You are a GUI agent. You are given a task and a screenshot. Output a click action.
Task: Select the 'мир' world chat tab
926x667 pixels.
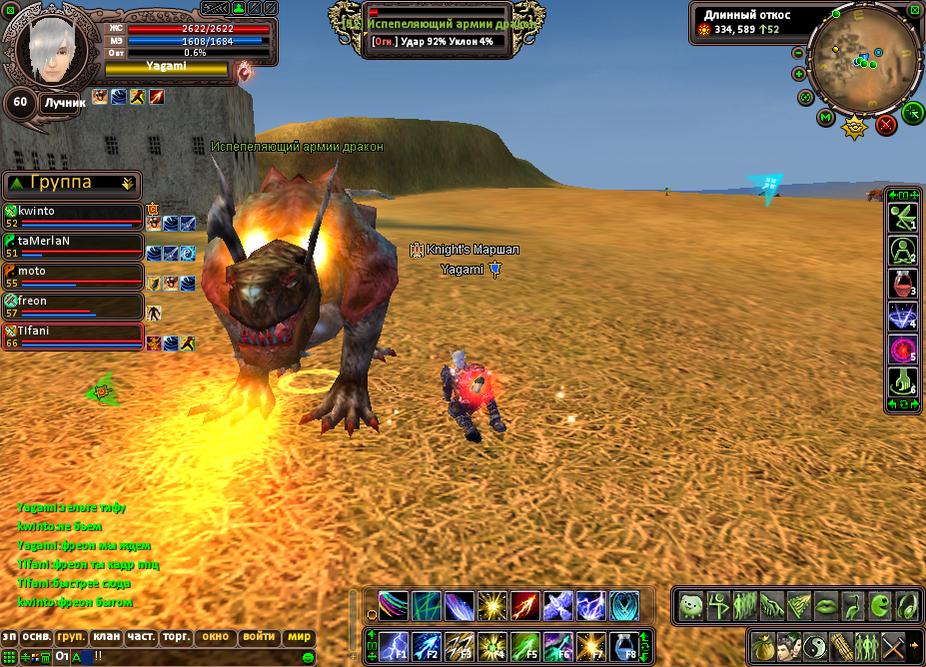point(299,636)
